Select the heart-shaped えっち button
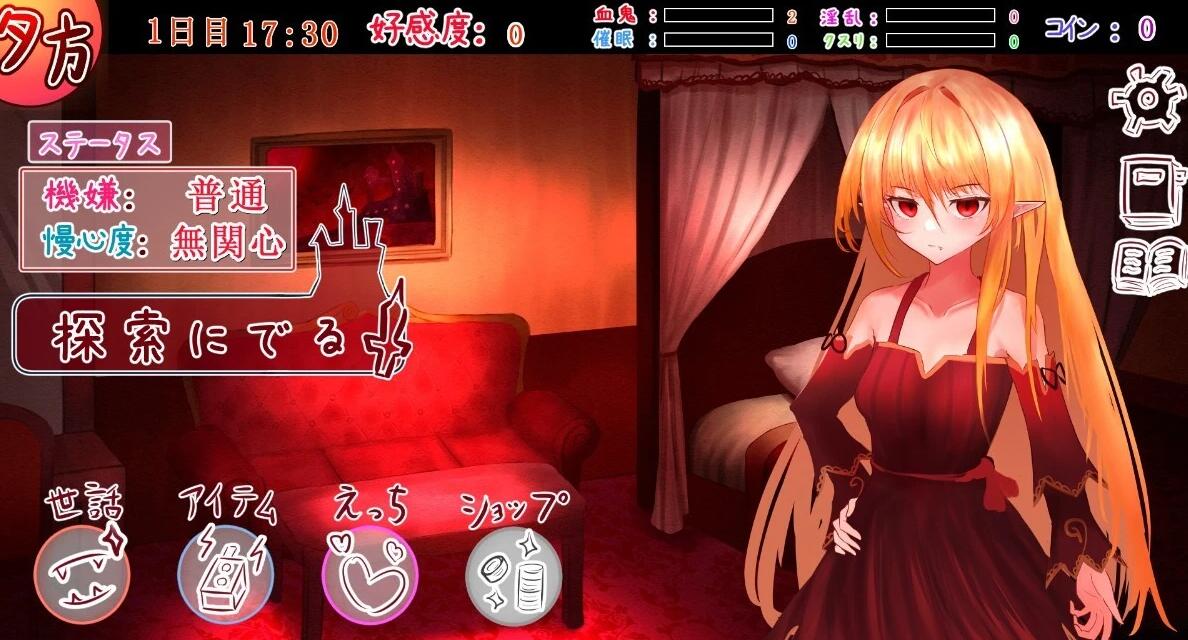Image resolution: width=1188 pixels, height=640 pixels. click(x=369, y=574)
